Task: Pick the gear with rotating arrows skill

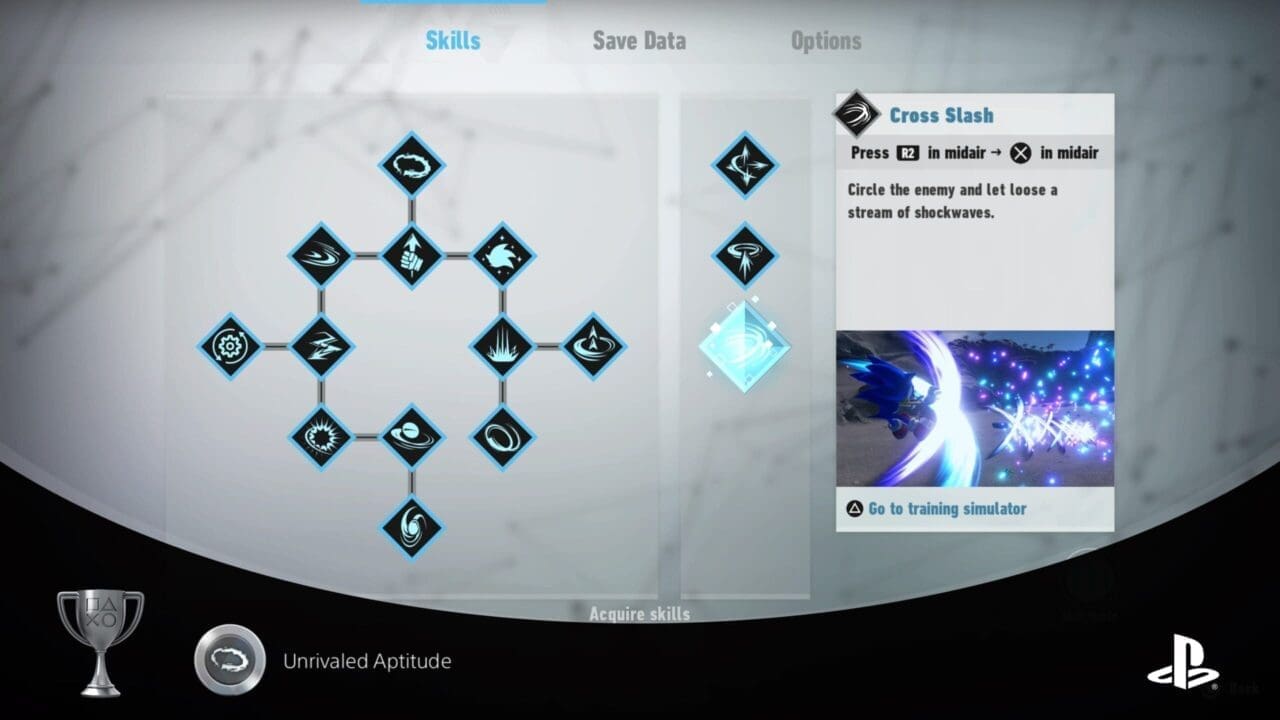Action: click(231, 347)
